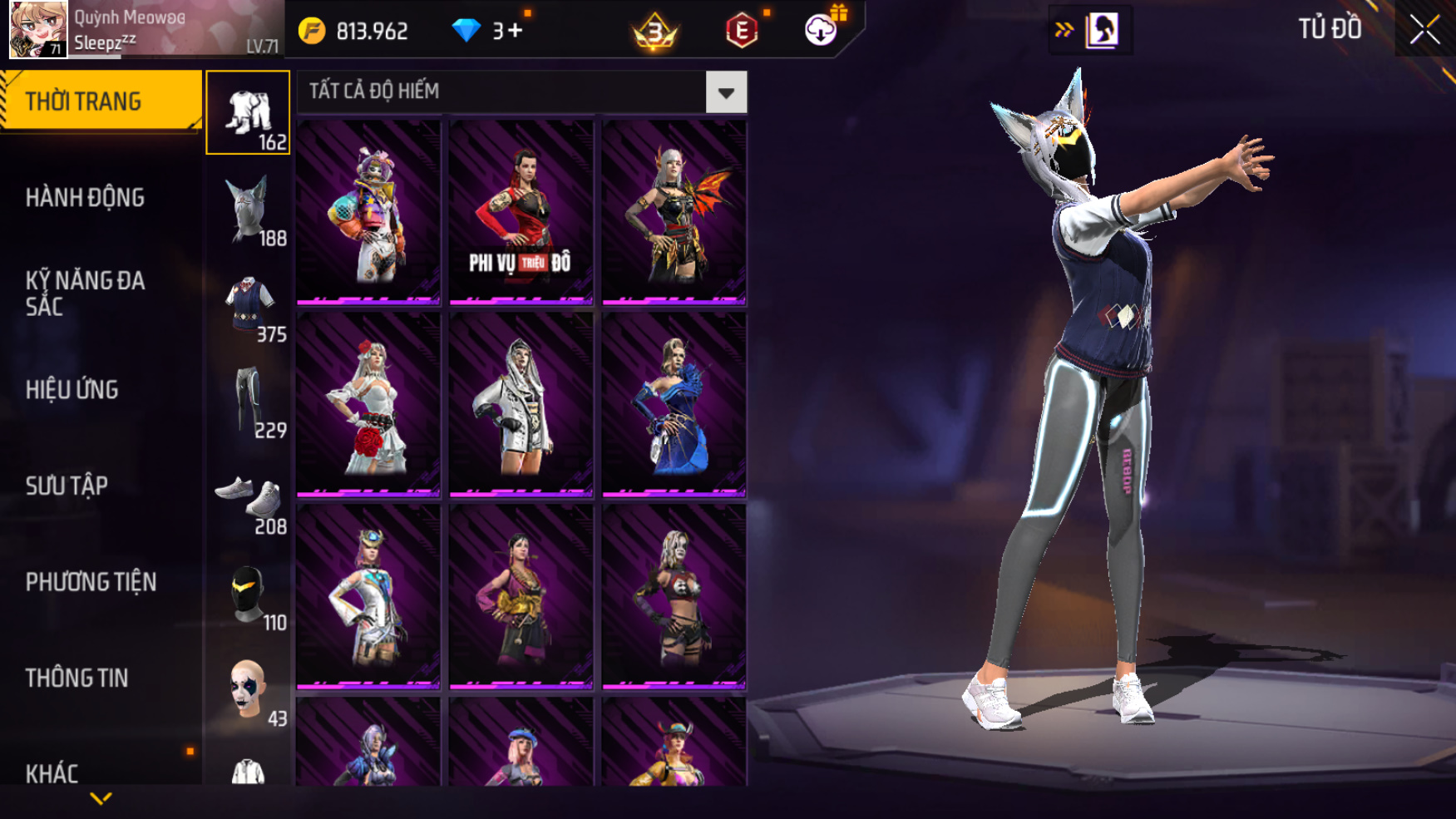Select the Phi Vụ Triệu Đô outfit
1456x819 pixels.
point(521,211)
